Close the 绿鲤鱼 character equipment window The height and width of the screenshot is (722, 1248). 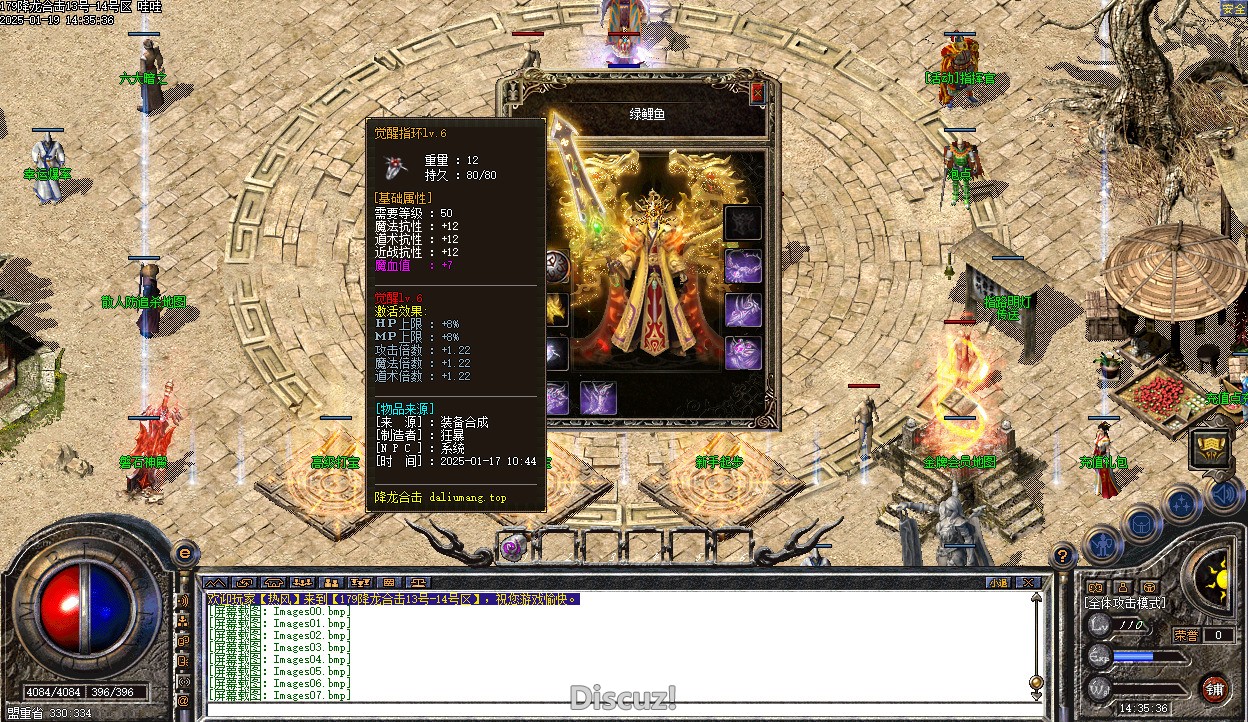click(757, 93)
